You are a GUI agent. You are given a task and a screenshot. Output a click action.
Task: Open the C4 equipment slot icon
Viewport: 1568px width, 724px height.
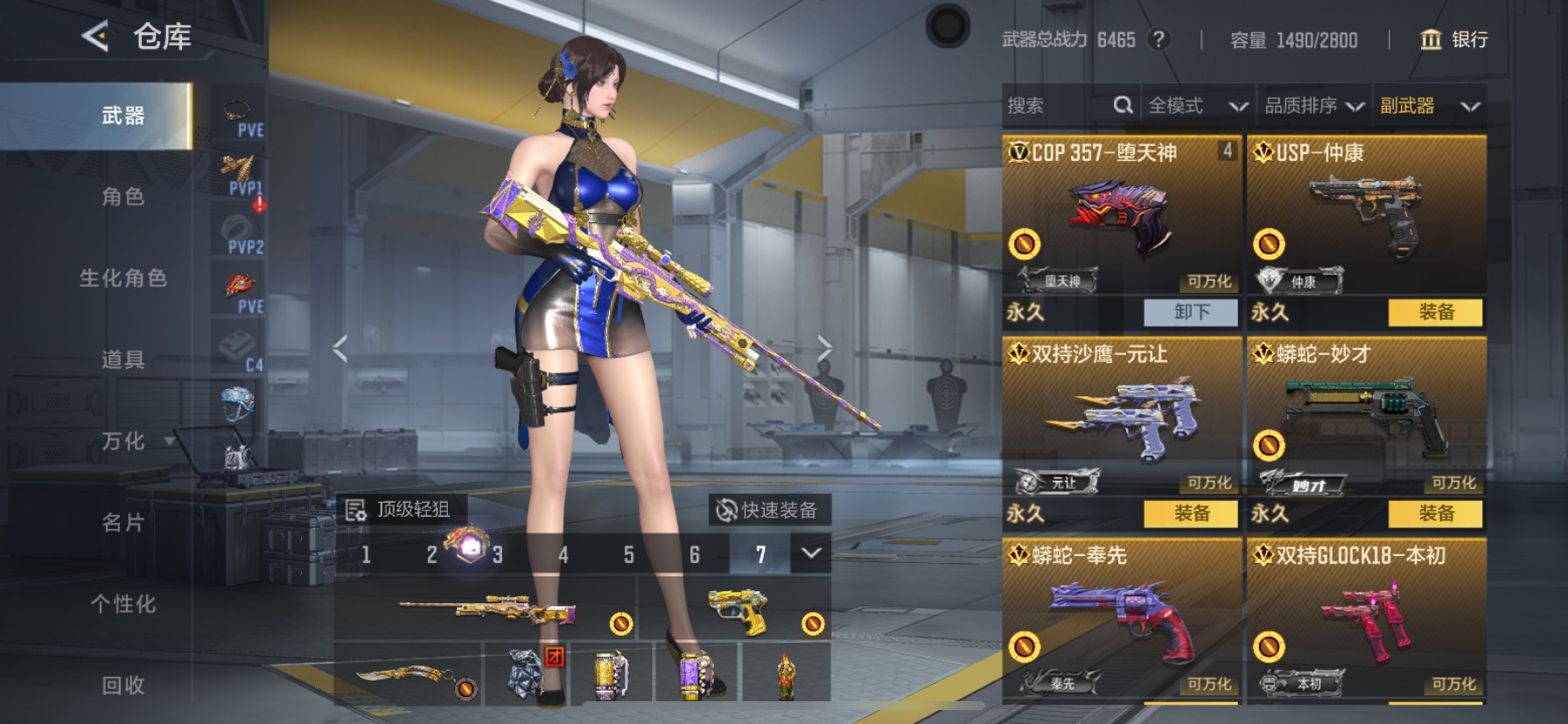[x=239, y=342]
